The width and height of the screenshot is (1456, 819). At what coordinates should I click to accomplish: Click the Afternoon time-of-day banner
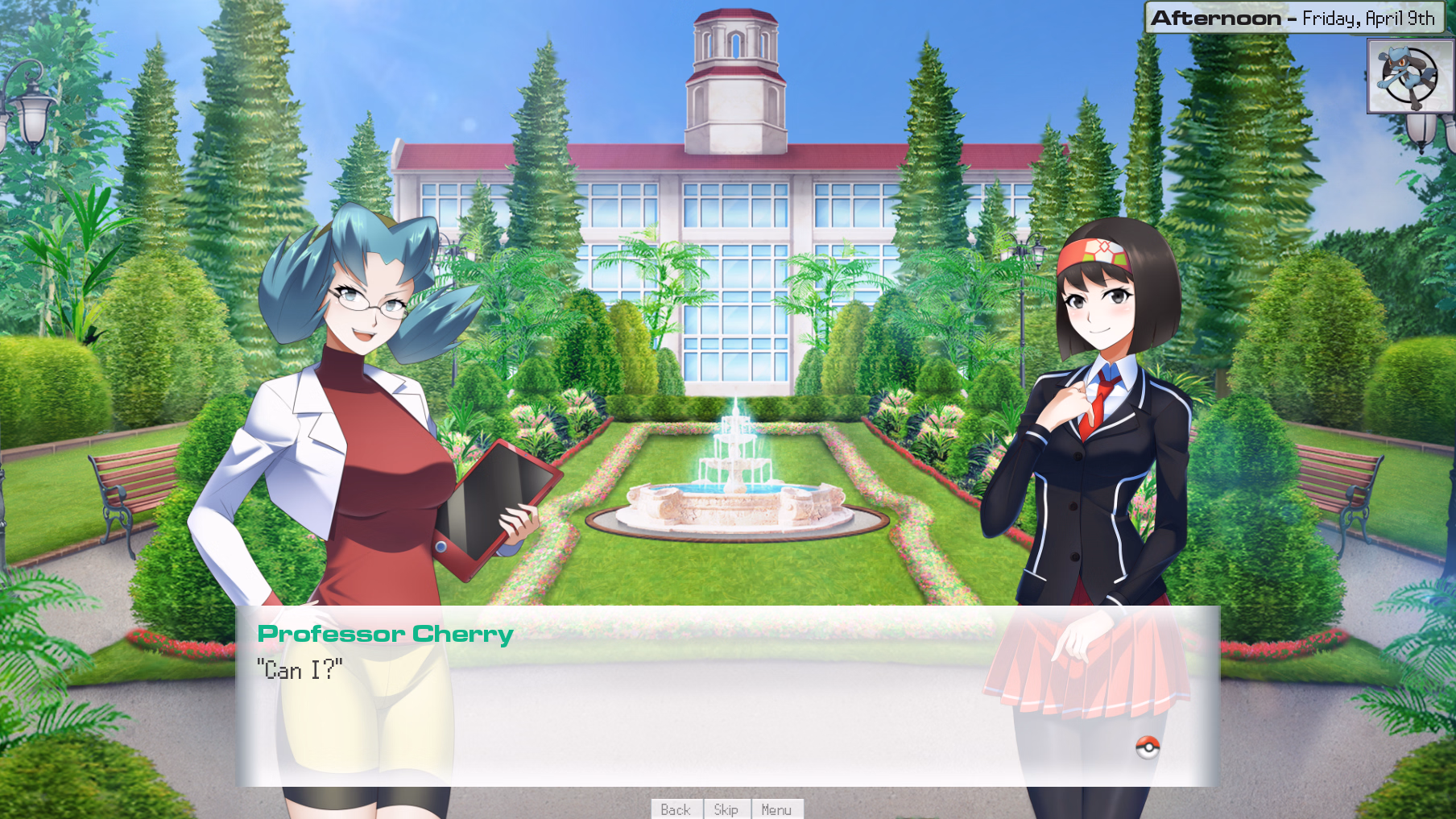click(1216, 17)
